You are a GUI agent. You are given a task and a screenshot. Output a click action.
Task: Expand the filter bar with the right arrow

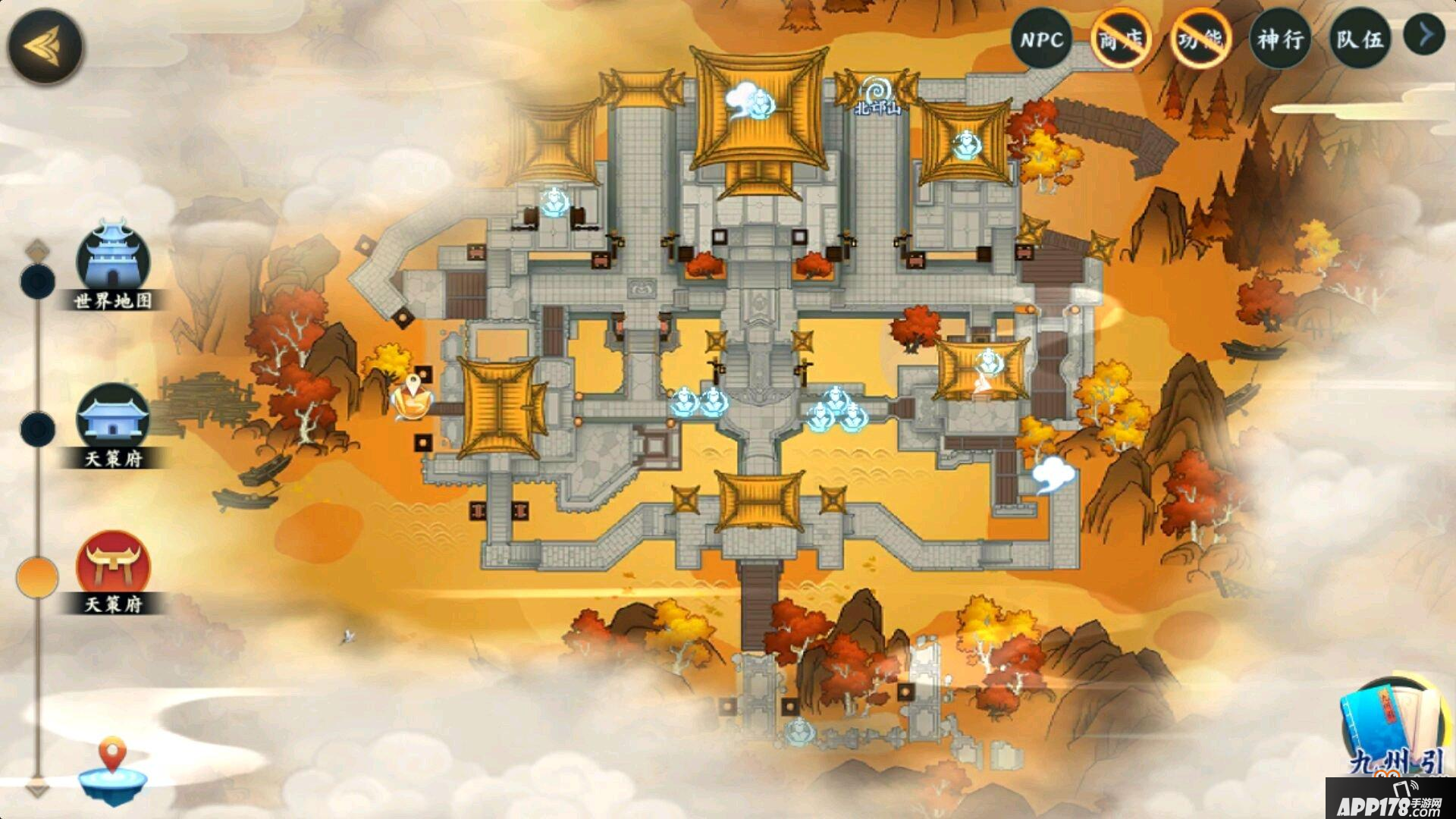tap(1424, 35)
